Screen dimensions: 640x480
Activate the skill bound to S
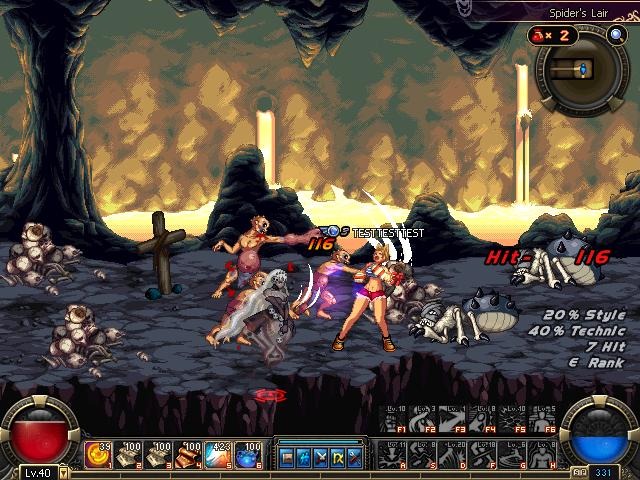426,455
